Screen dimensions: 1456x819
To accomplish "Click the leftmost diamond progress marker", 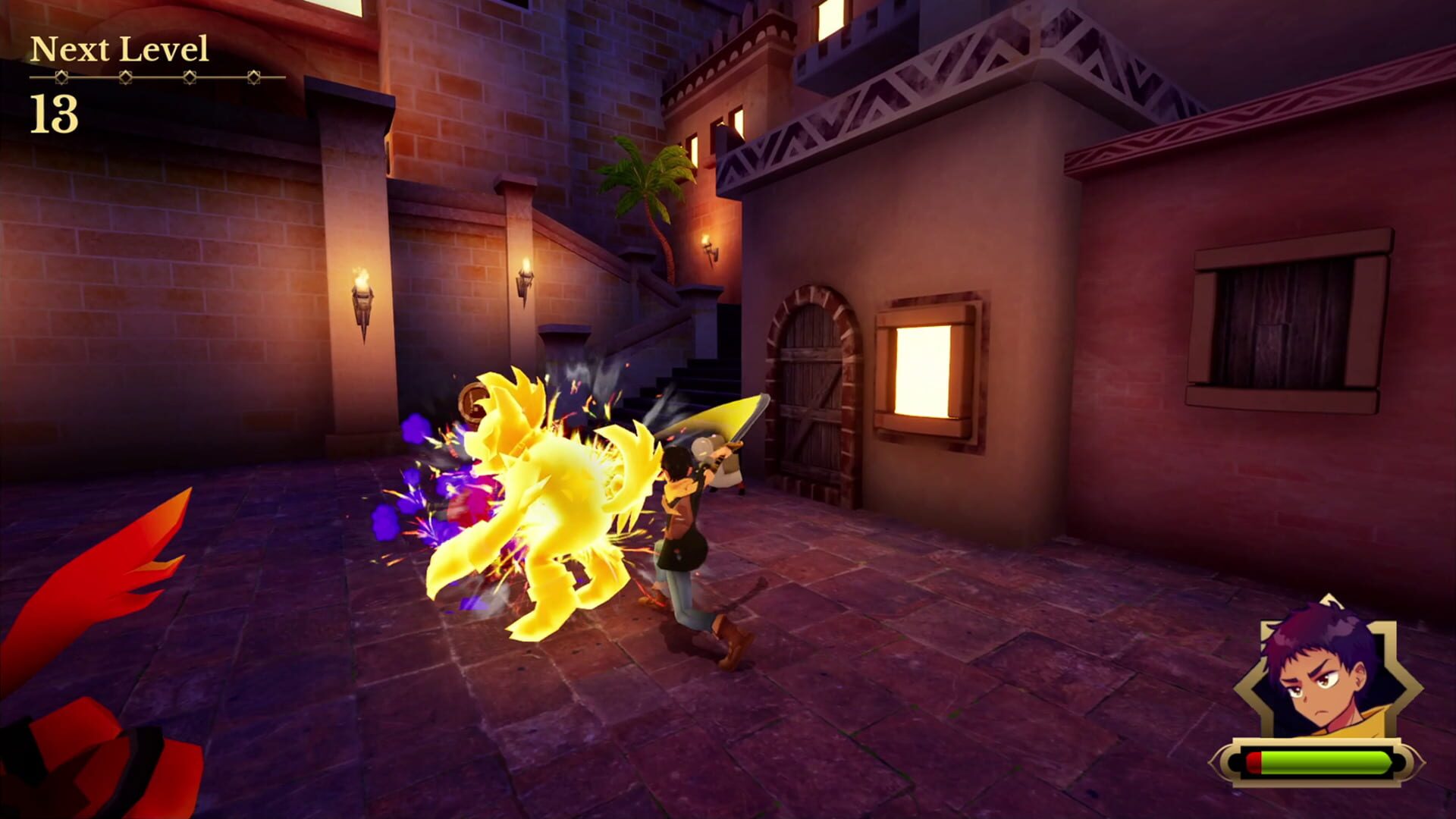I will (62, 76).
